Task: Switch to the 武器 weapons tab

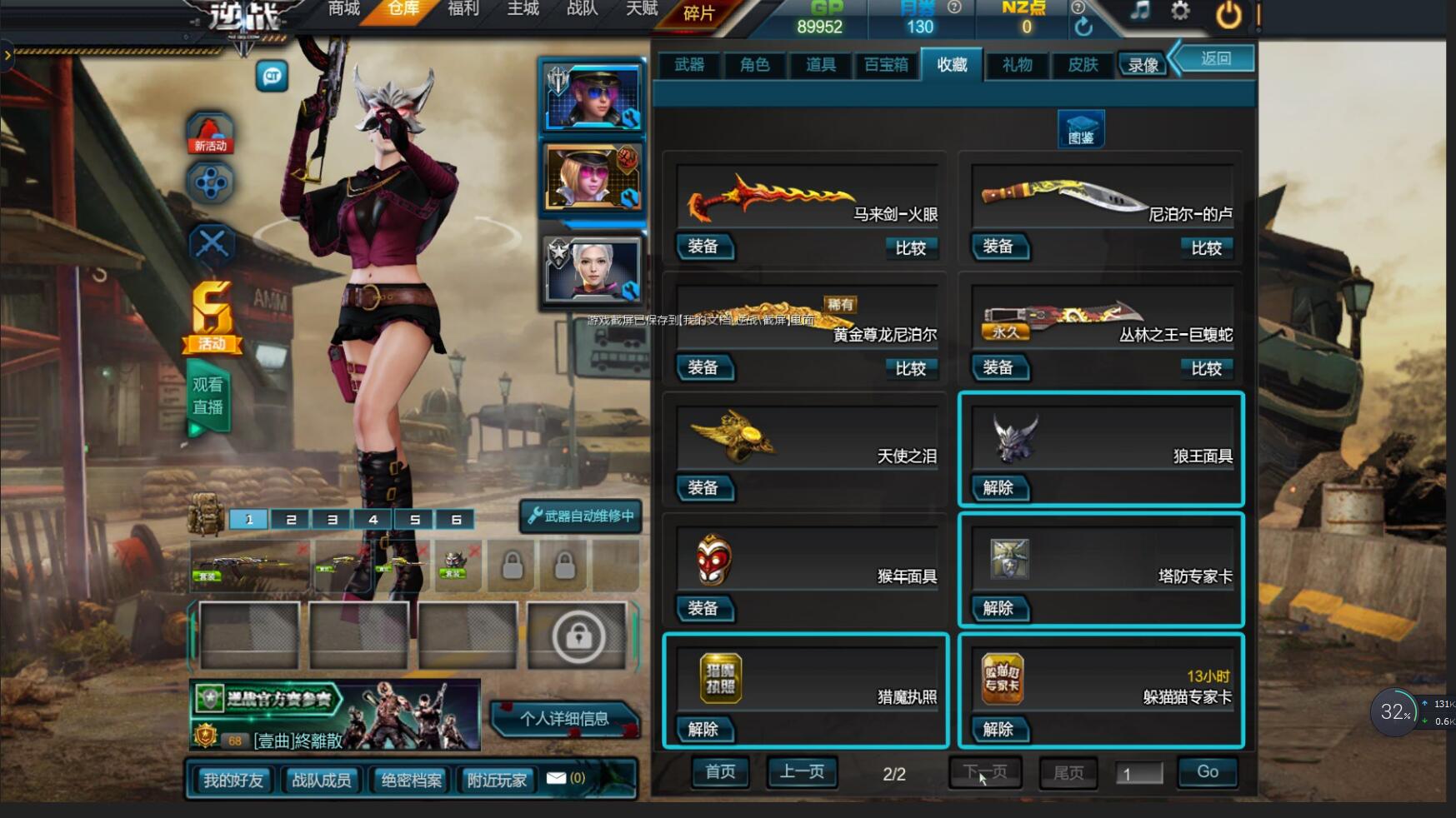Action: tap(689, 65)
